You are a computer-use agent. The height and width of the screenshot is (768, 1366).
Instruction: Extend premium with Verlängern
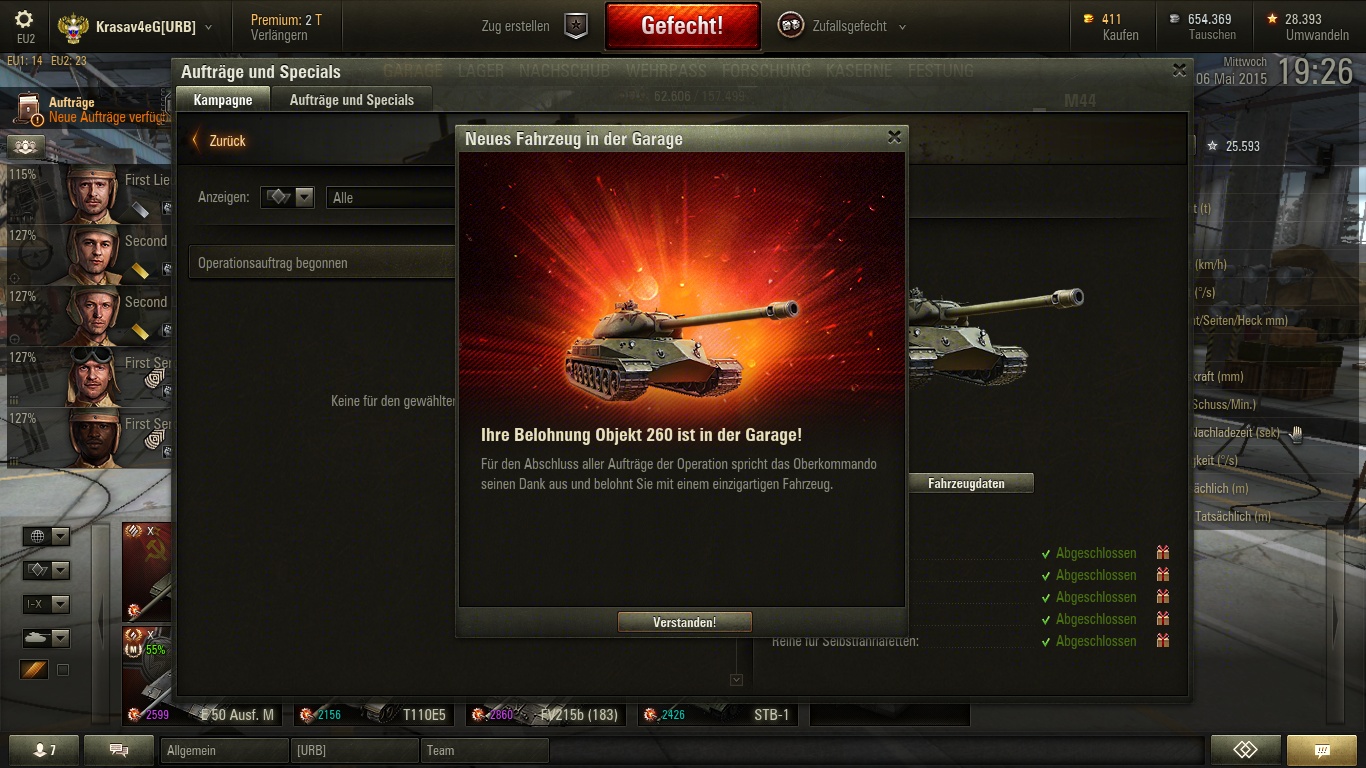coord(279,35)
